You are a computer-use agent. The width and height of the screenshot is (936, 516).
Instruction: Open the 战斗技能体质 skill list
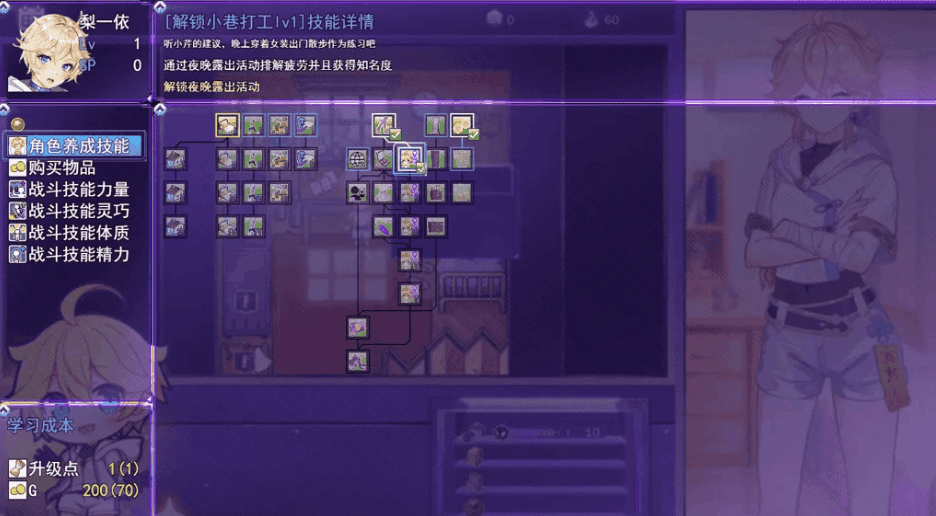pos(79,232)
